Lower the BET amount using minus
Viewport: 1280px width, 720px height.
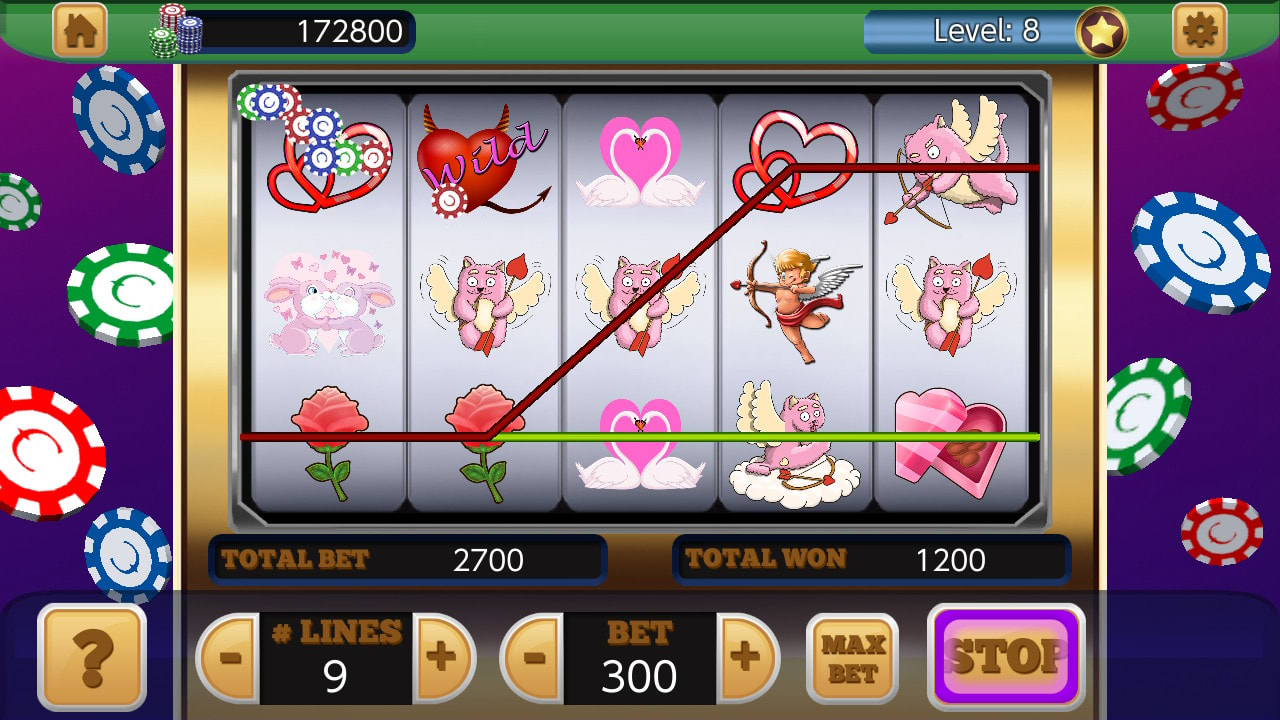click(538, 655)
